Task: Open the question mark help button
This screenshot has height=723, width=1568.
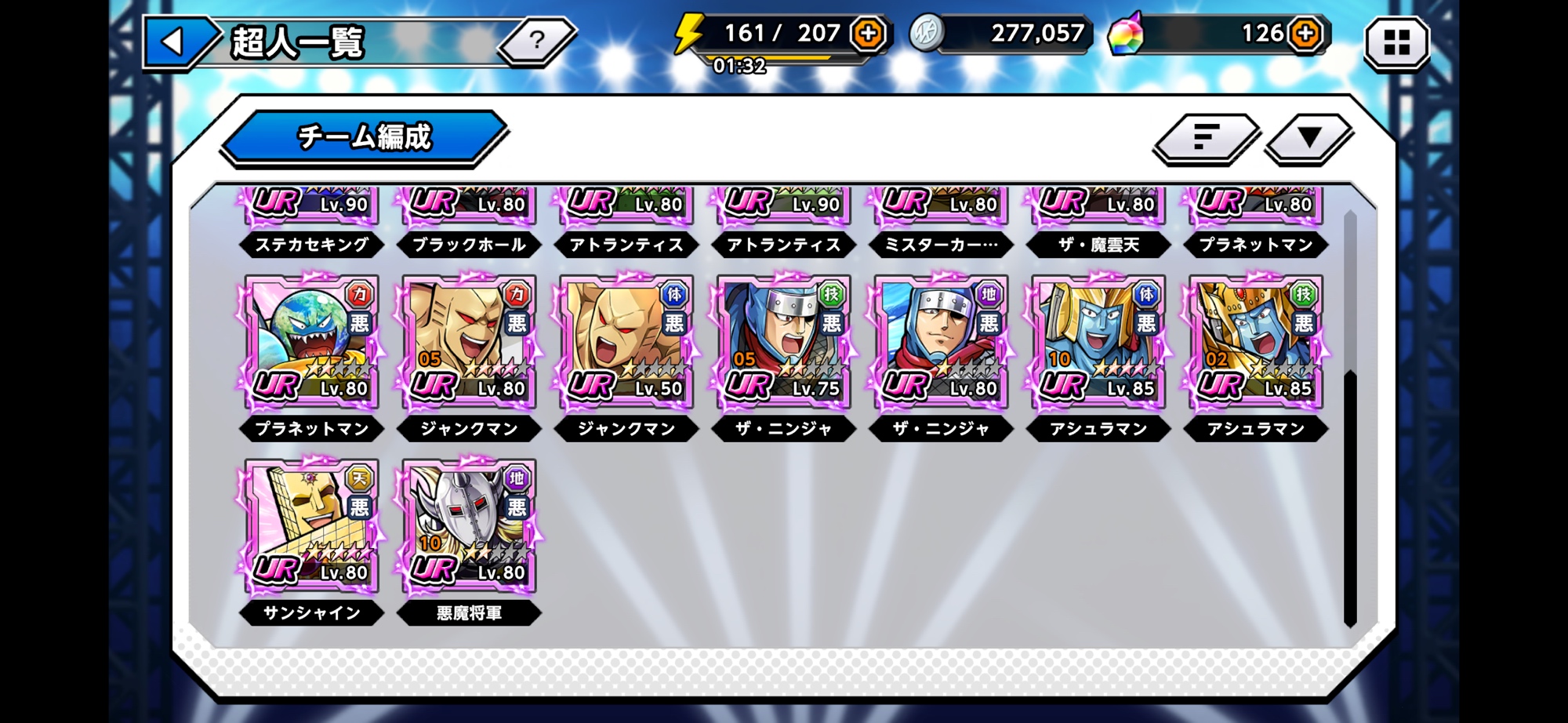Action: 536,40
